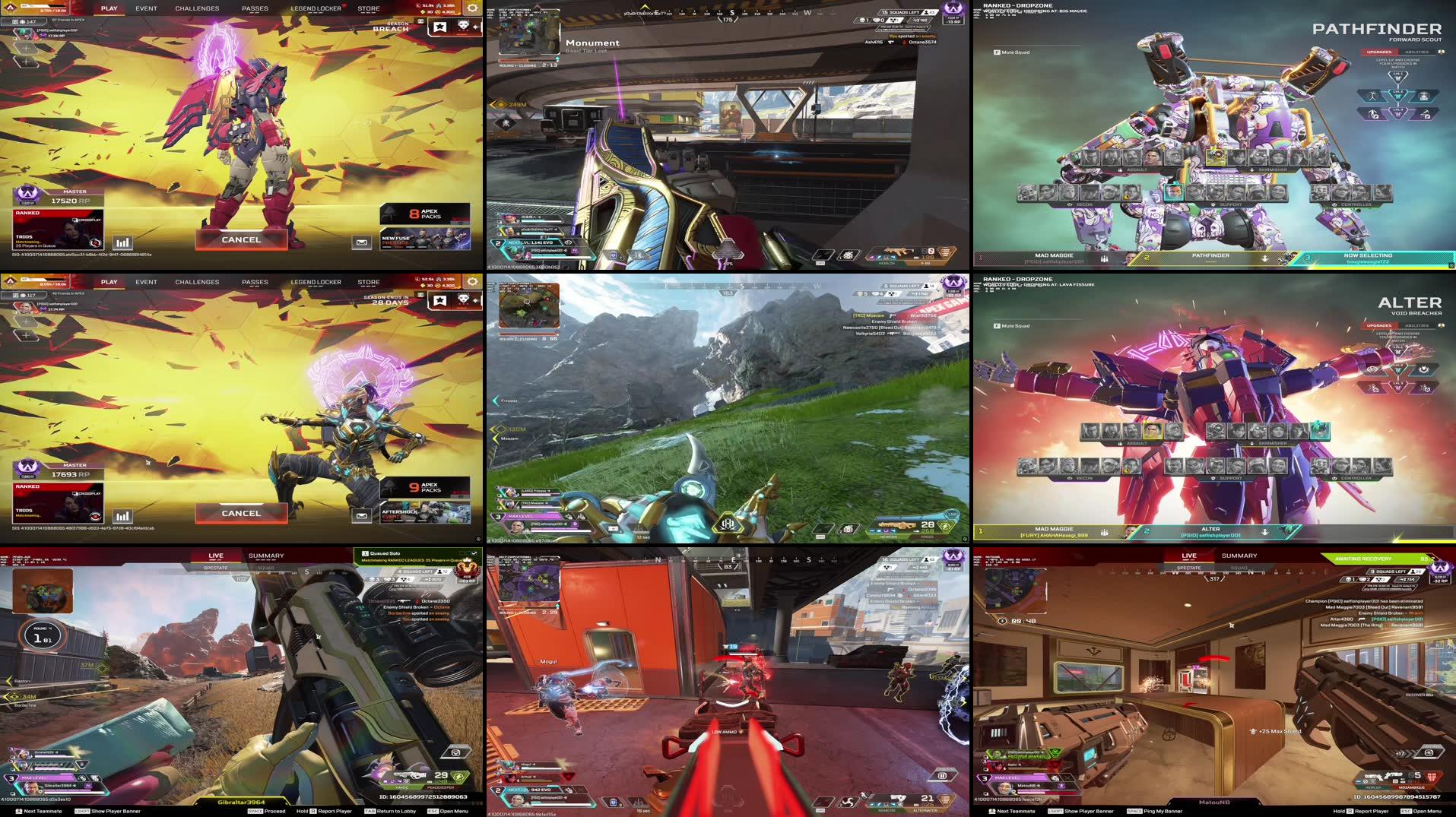Open the friends list showing 67 Friends in APEX
The height and width of the screenshot is (817, 1456).
point(67,18)
